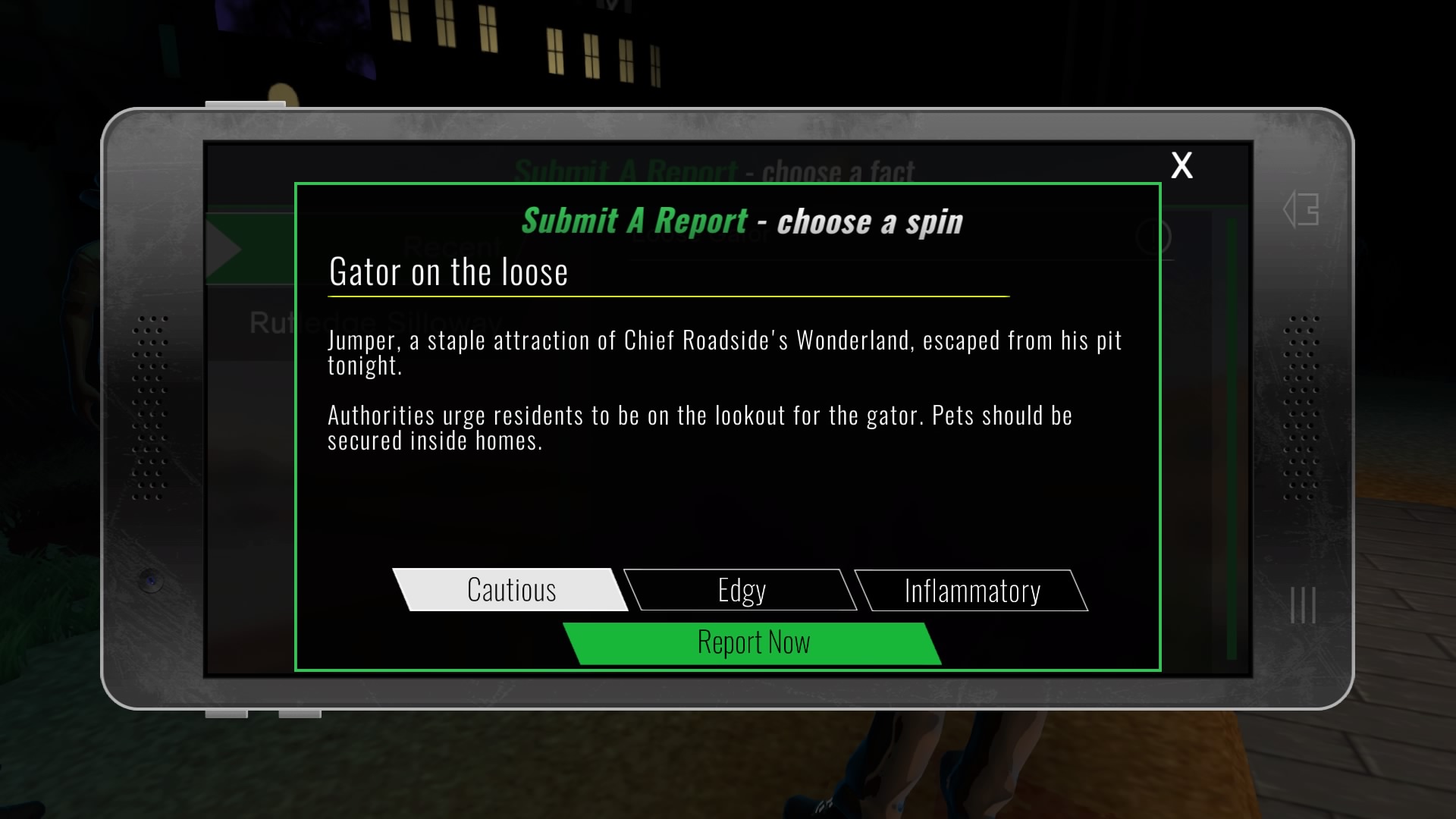Image resolution: width=1456 pixels, height=819 pixels.
Task: Tap the phone's exit arrow icon
Action: (1301, 210)
